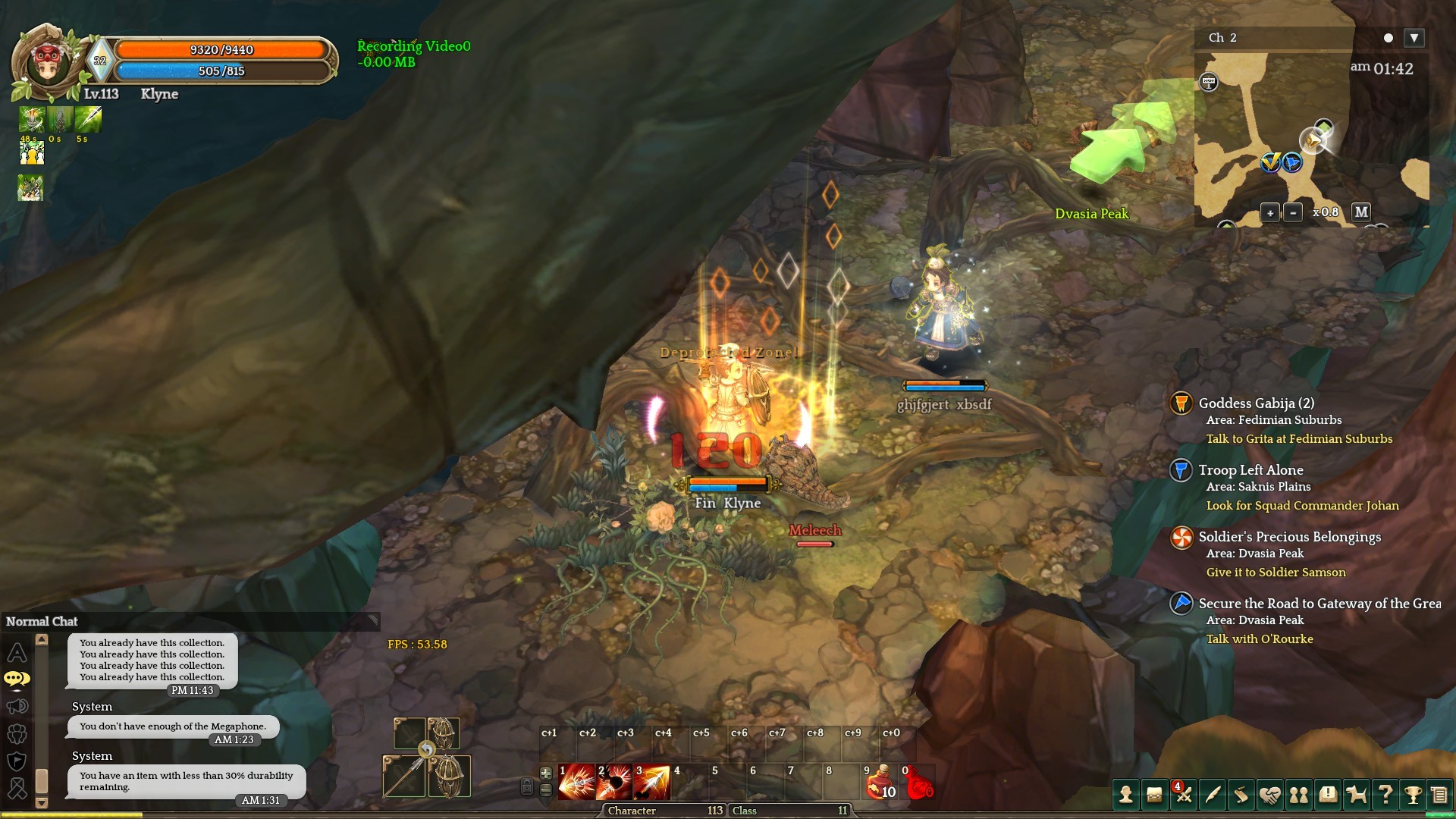Switch to the megaphone shout chat tab
This screenshot has height=819, width=1456.
point(17,707)
